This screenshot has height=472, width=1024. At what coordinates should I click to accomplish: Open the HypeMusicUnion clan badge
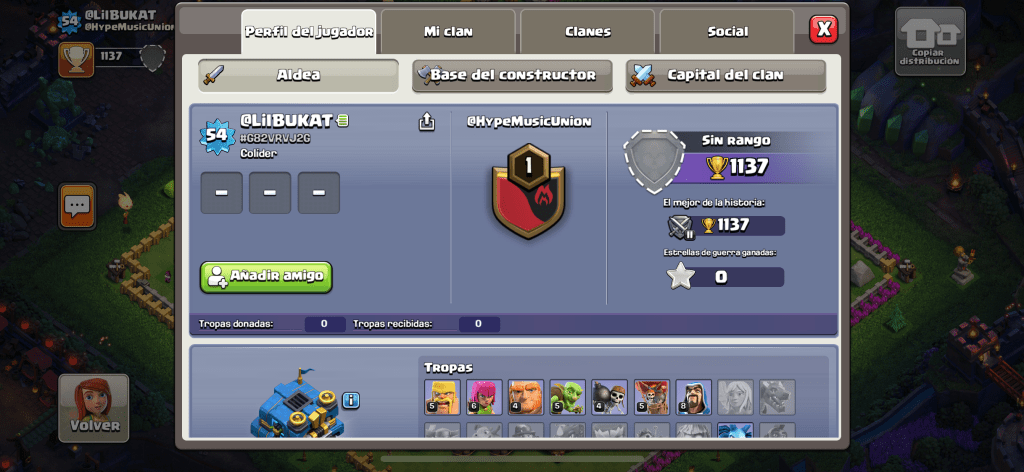tap(528, 190)
